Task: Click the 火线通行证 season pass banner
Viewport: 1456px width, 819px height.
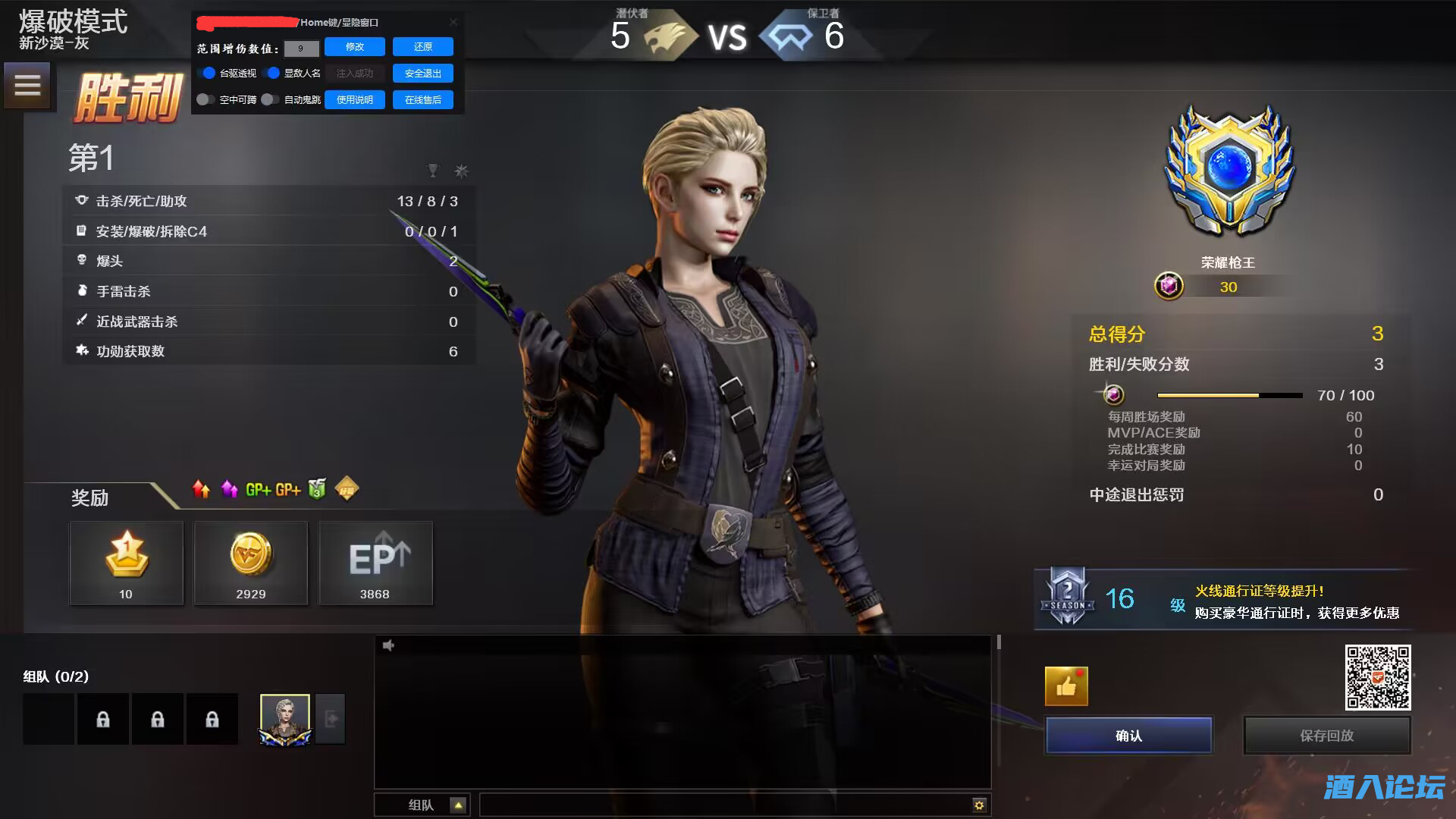Action: (1222, 600)
